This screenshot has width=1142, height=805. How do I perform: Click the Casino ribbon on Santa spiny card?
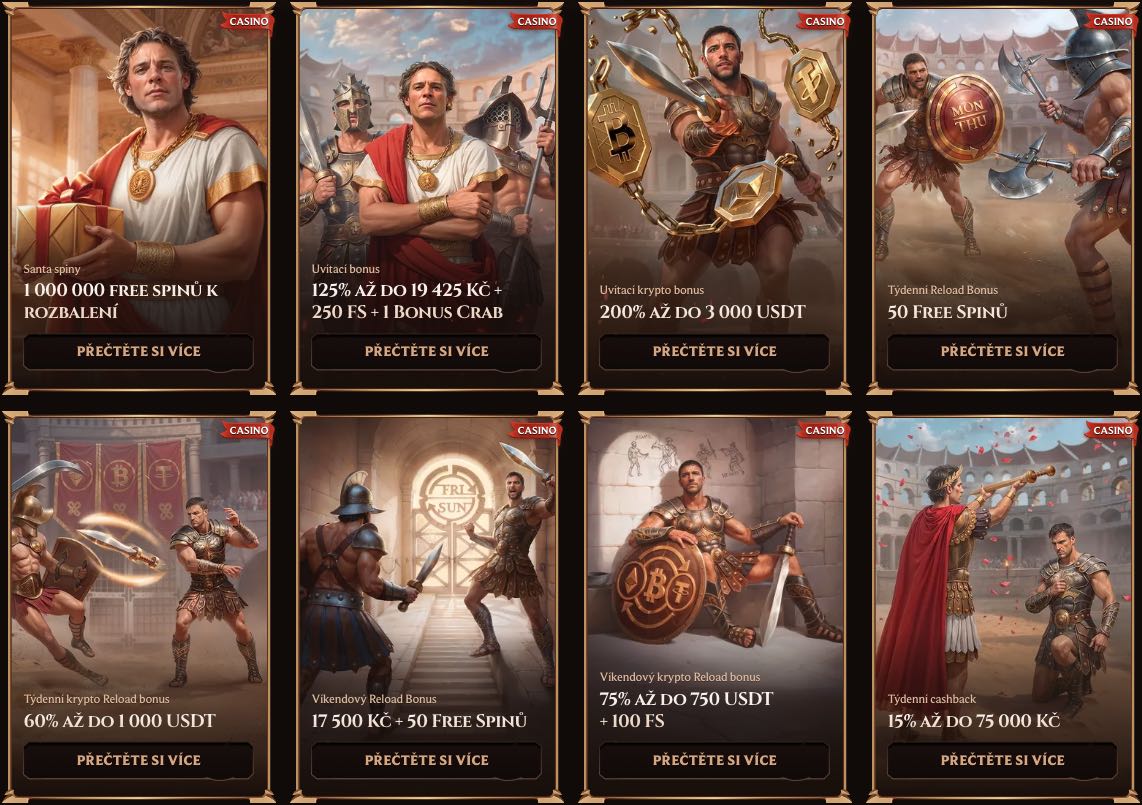tap(248, 21)
